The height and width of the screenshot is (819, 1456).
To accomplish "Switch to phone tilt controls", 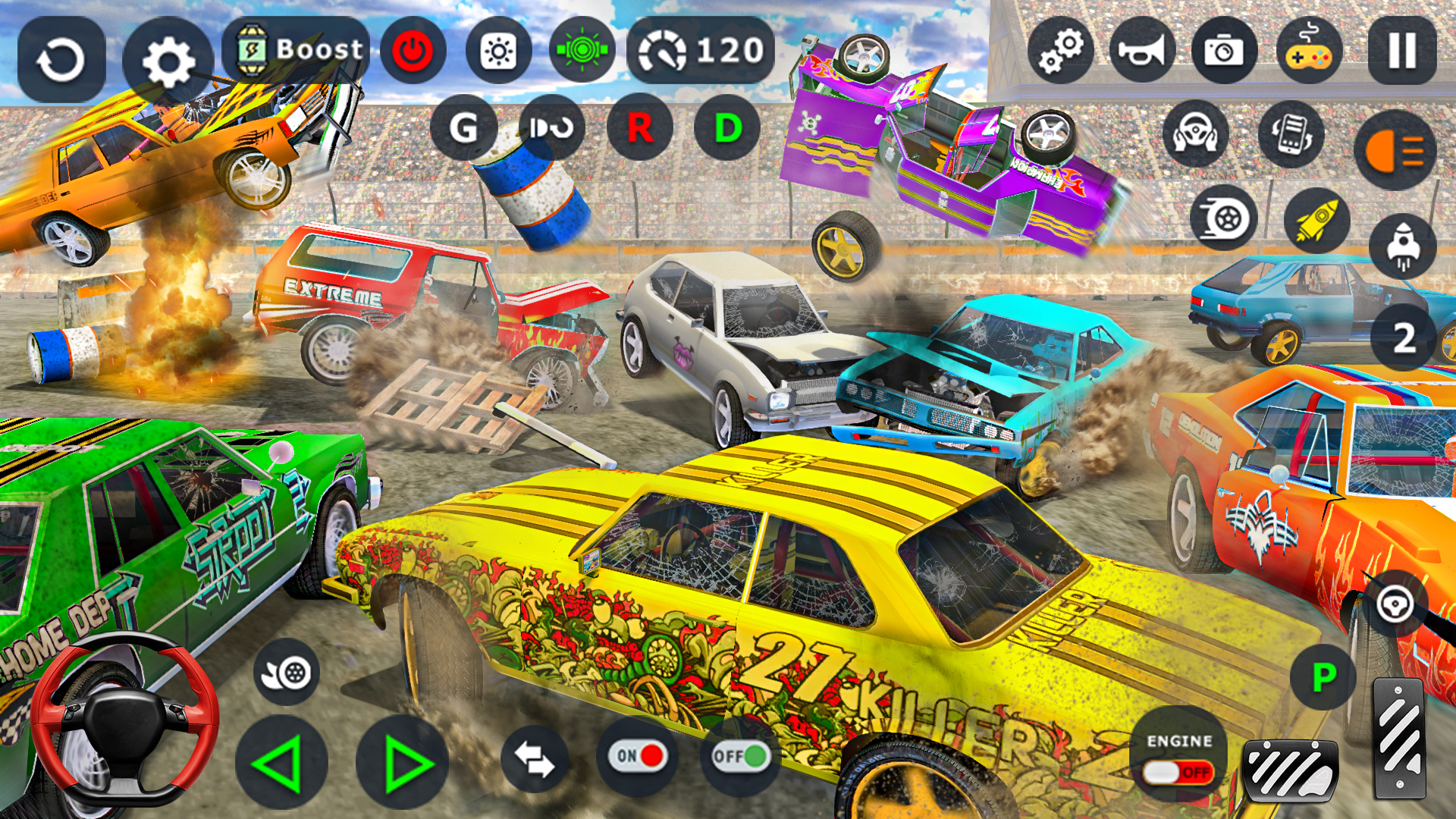I will coord(1293,133).
